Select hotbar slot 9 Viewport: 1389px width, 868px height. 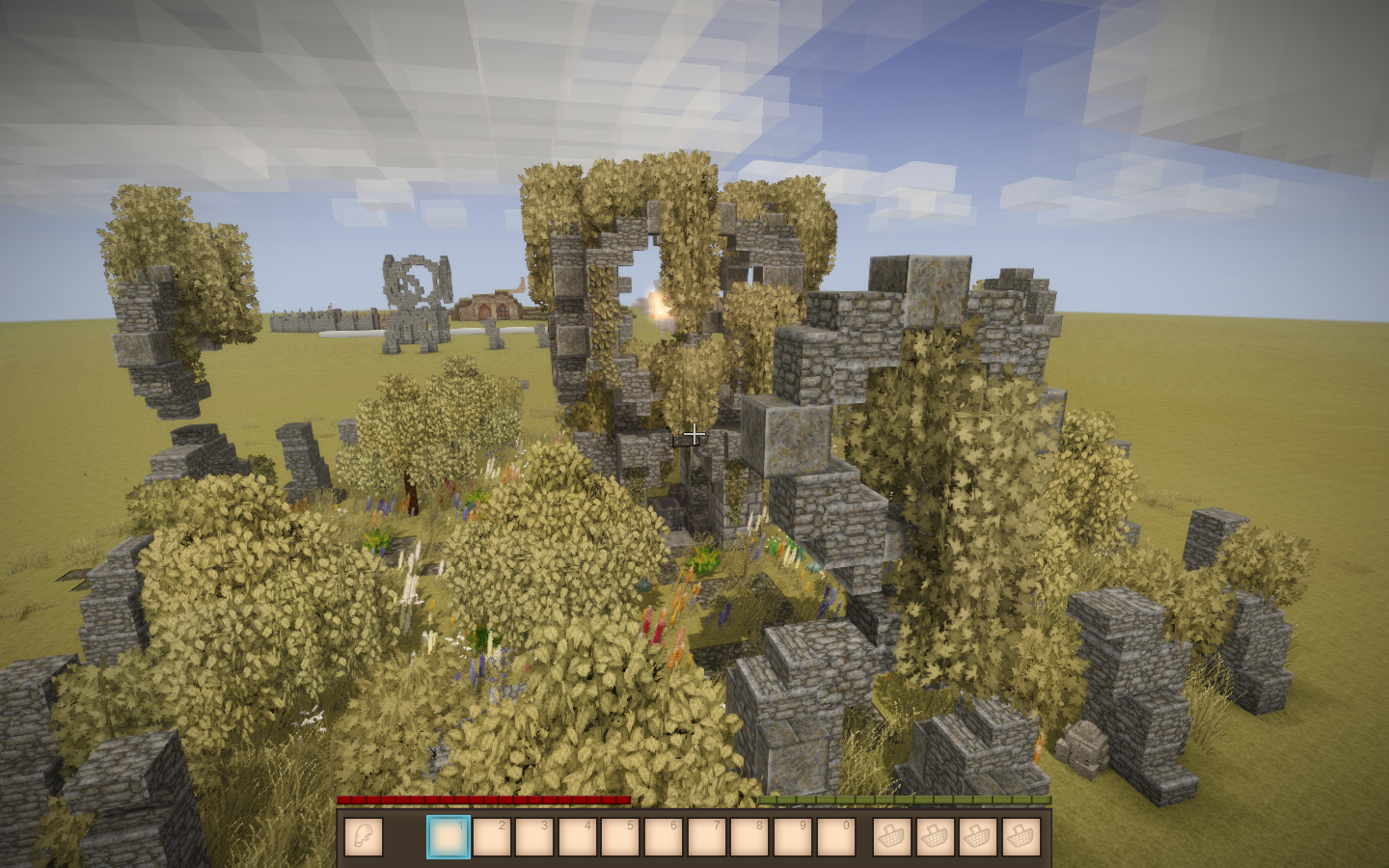792,837
